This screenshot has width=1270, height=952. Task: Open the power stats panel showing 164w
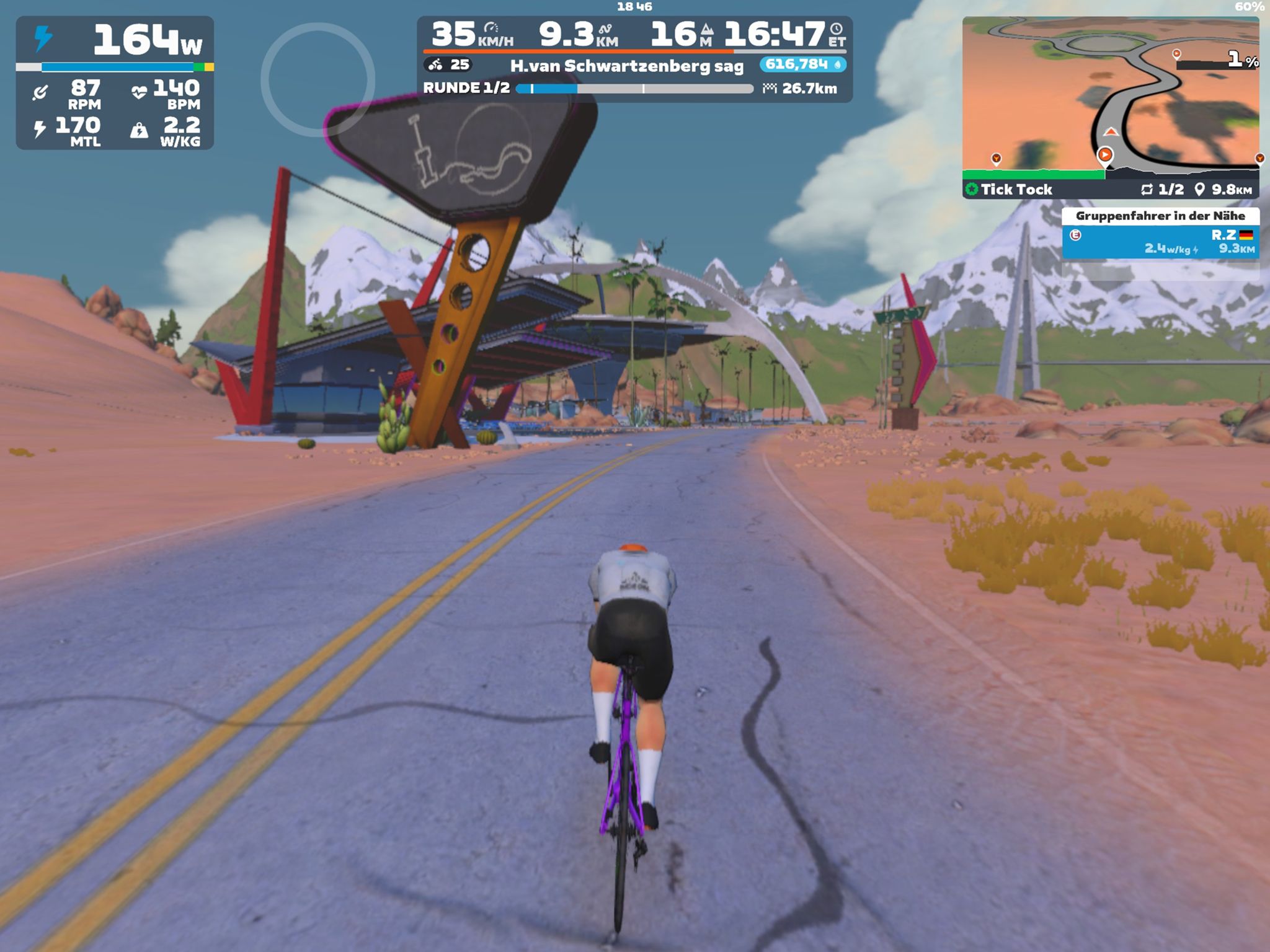click(115, 82)
